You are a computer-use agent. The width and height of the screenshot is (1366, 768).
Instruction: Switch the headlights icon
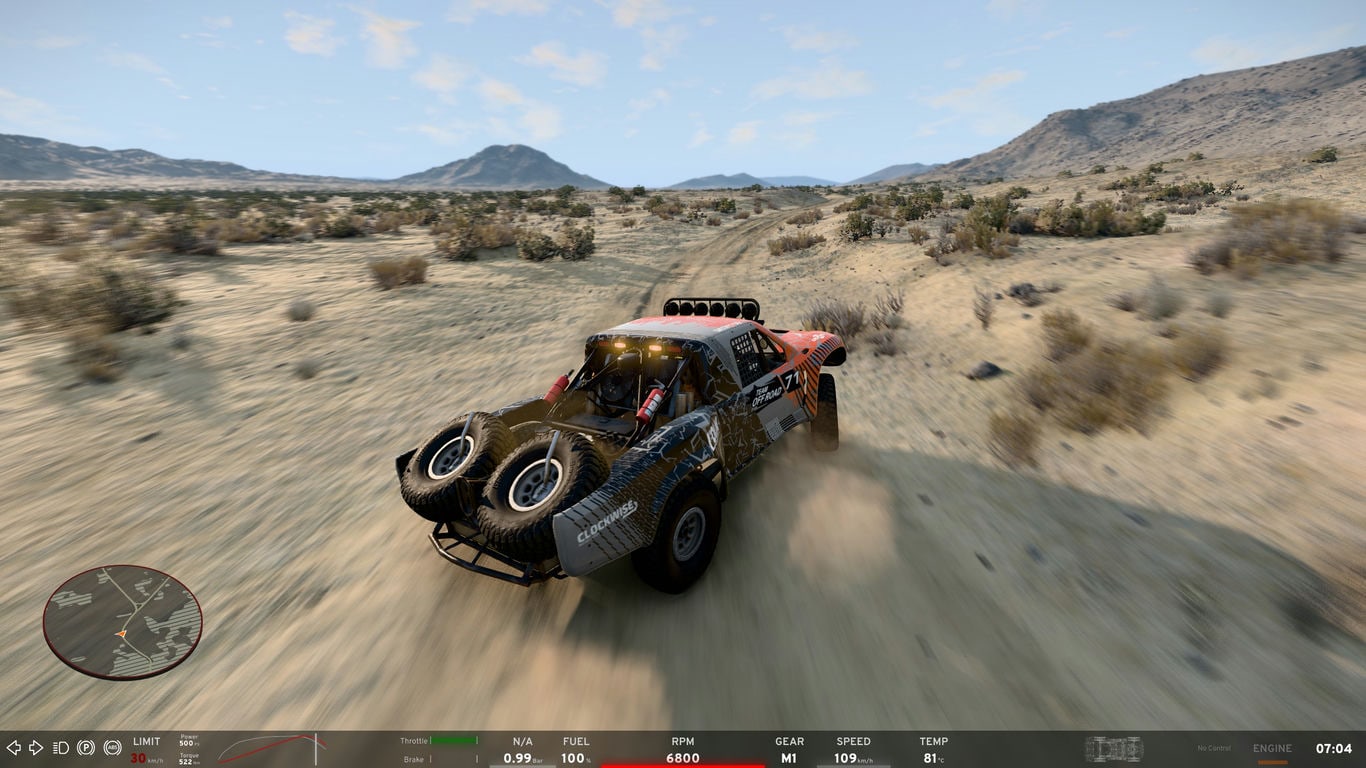point(61,748)
